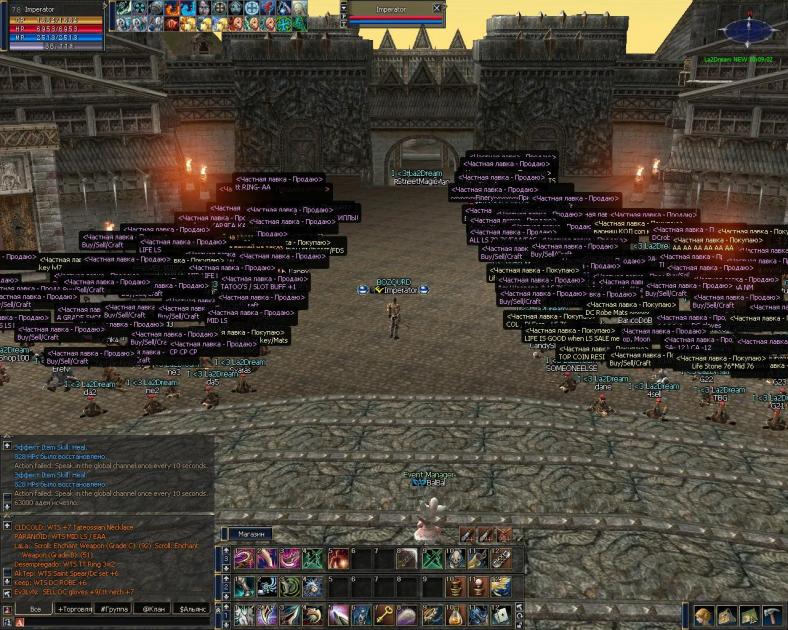Open the $Альянс alliance chat tab
788x630 pixels.
tap(192, 608)
